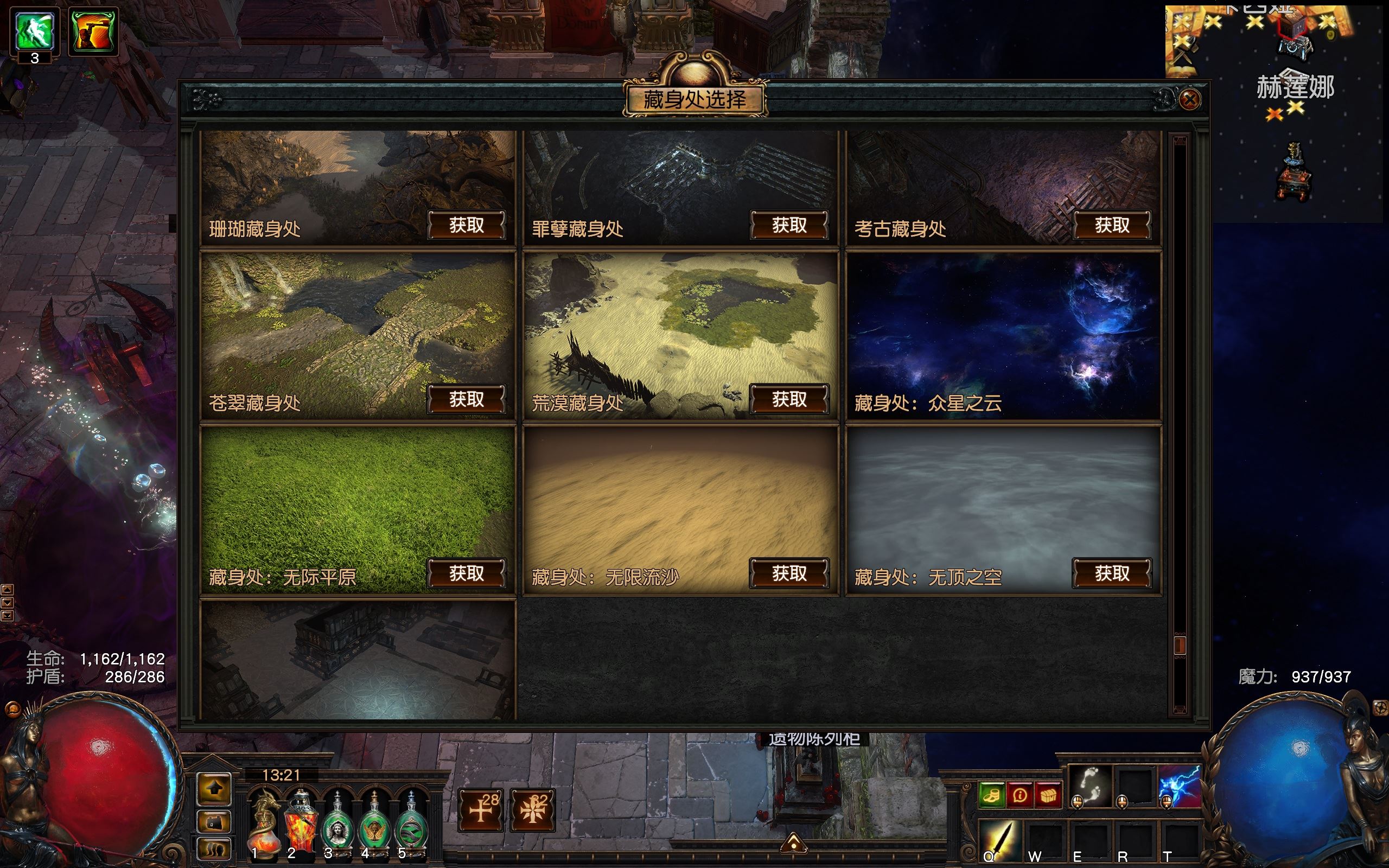Select the 众星之云 hideout thumbnail
Viewport: 1389px width, 868px height.
click(x=1003, y=336)
